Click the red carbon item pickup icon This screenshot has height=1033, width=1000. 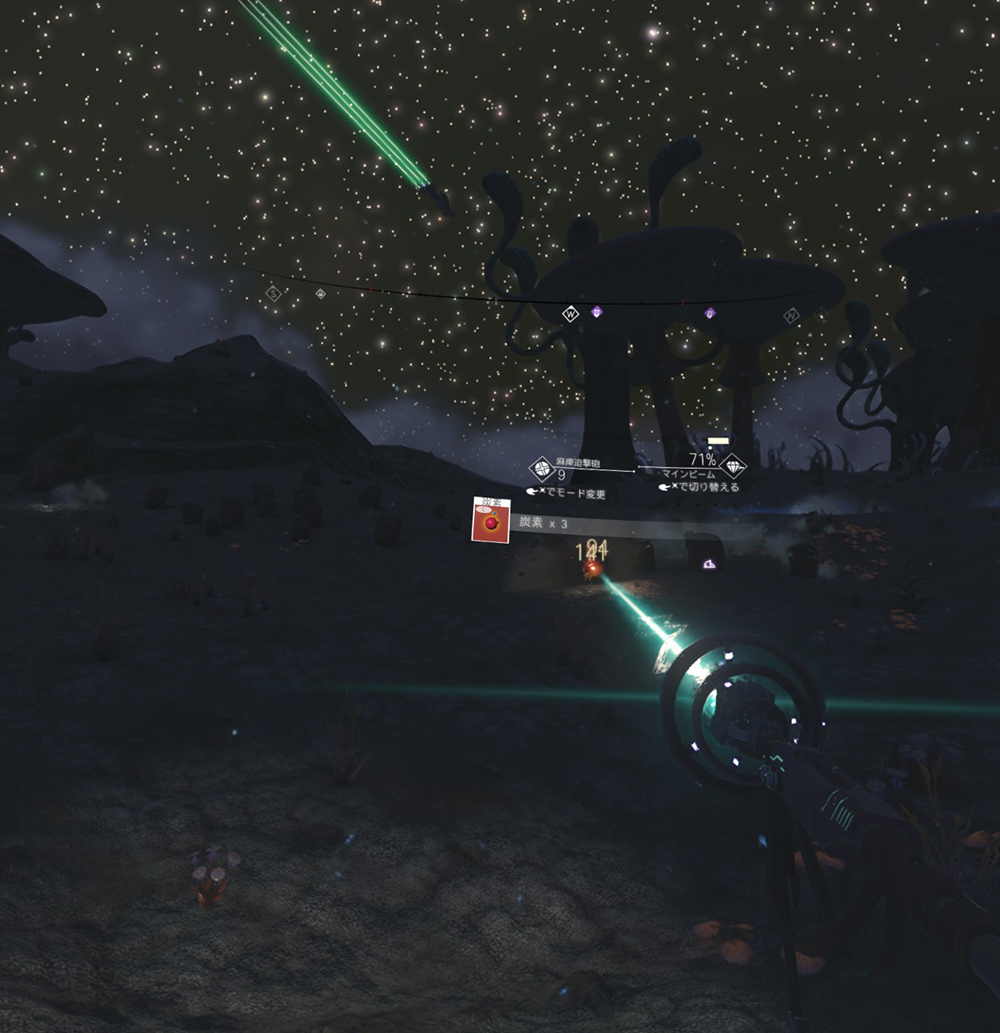tap(491, 521)
